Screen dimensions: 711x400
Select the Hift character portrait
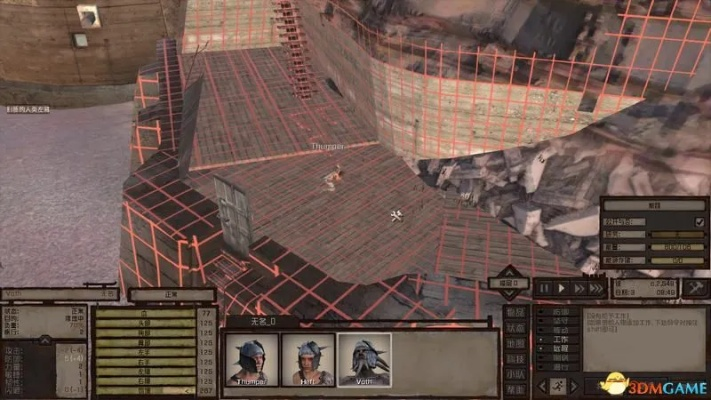click(307, 359)
